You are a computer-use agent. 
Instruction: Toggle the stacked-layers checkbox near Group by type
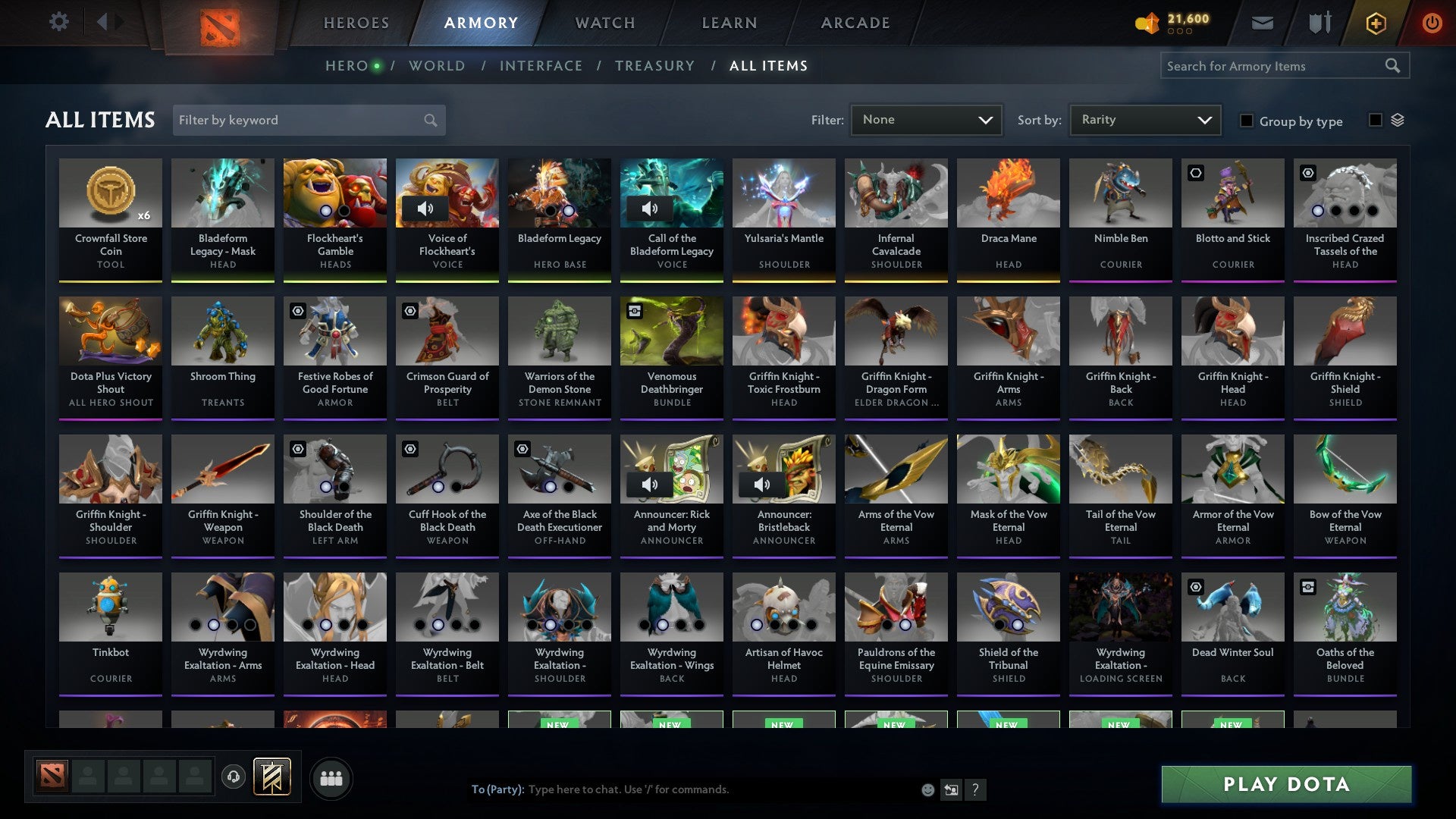1376,120
